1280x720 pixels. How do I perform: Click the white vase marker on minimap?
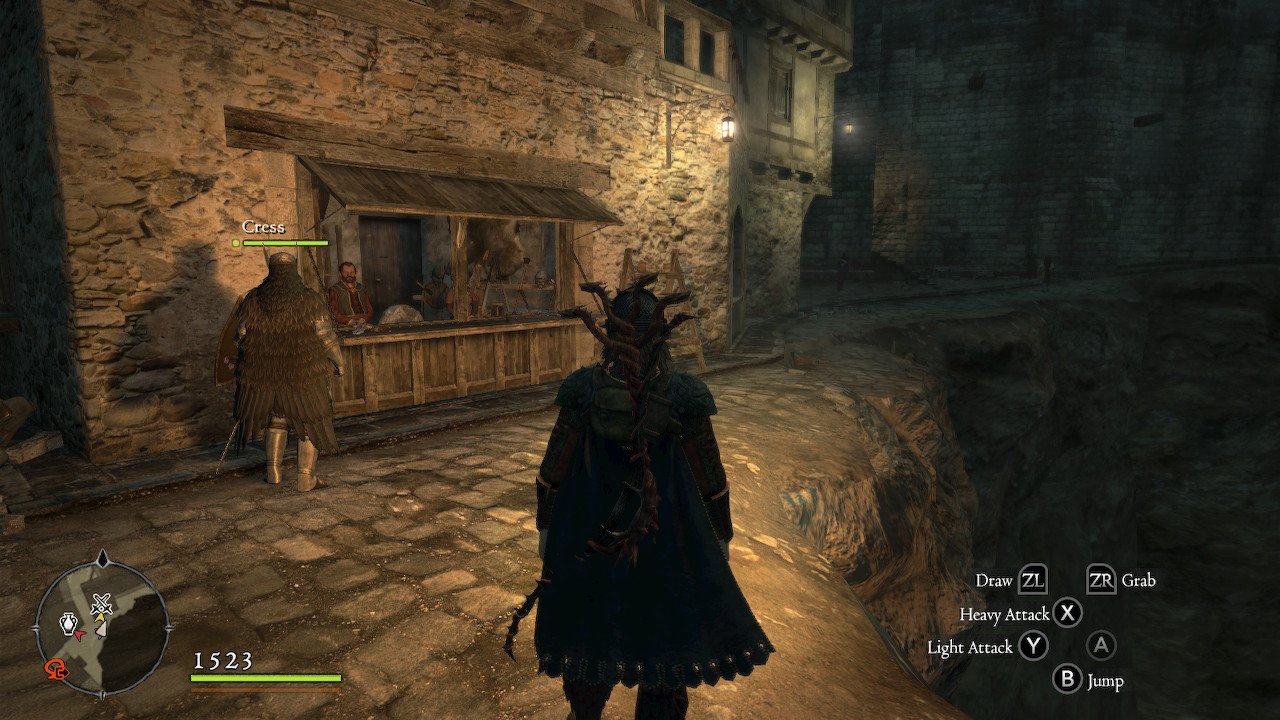[68, 625]
